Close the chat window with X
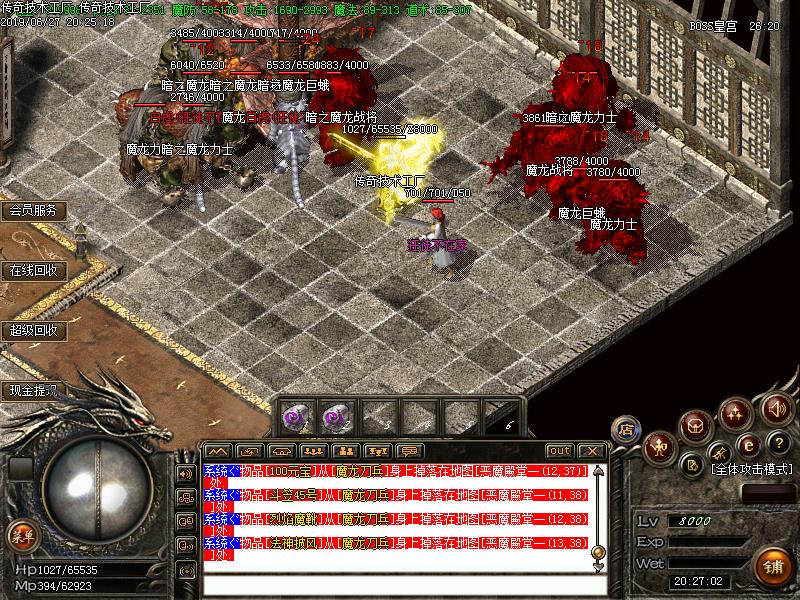 pyautogui.click(x=591, y=451)
